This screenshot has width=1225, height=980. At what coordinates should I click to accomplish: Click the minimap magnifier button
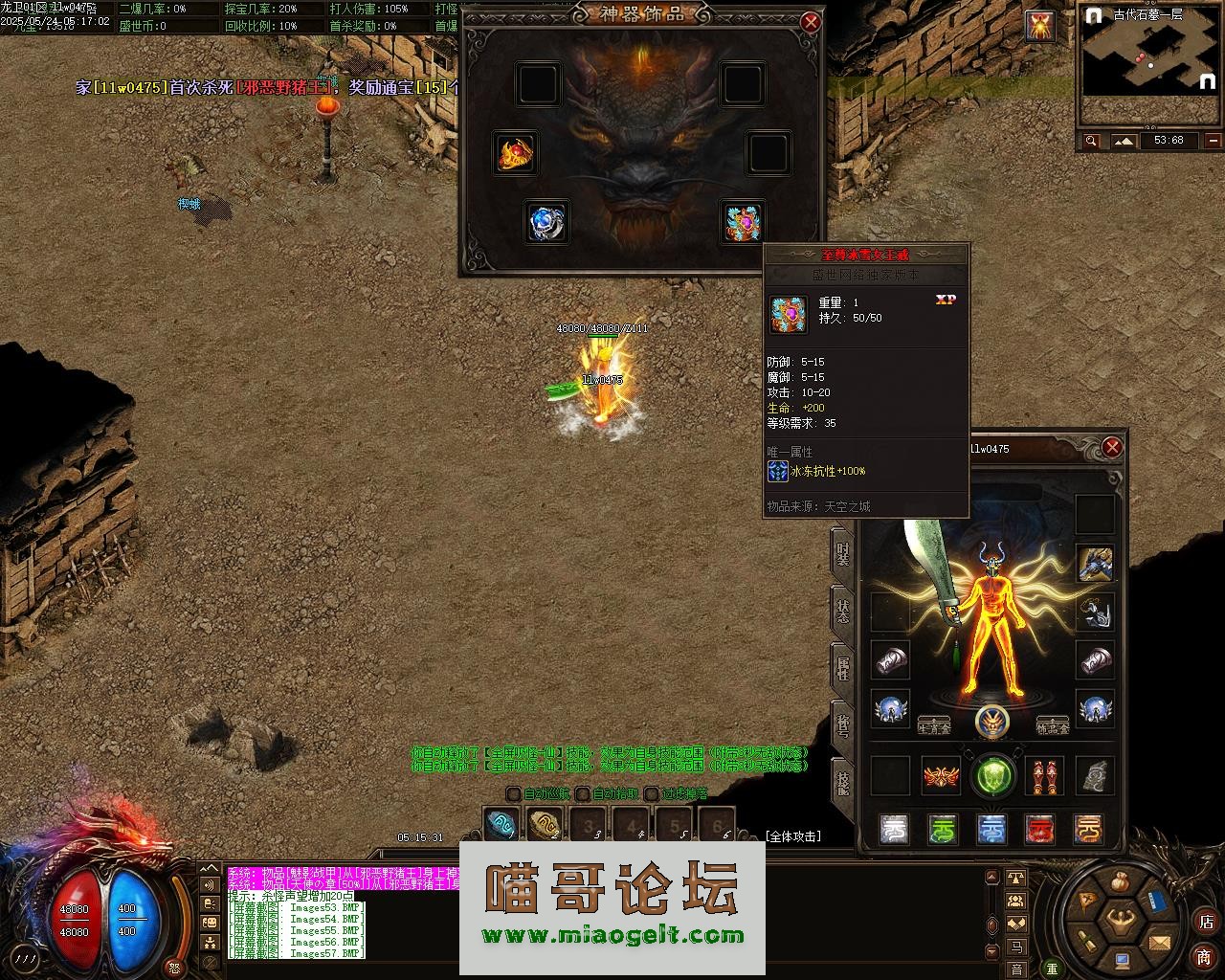(1092, 142)
